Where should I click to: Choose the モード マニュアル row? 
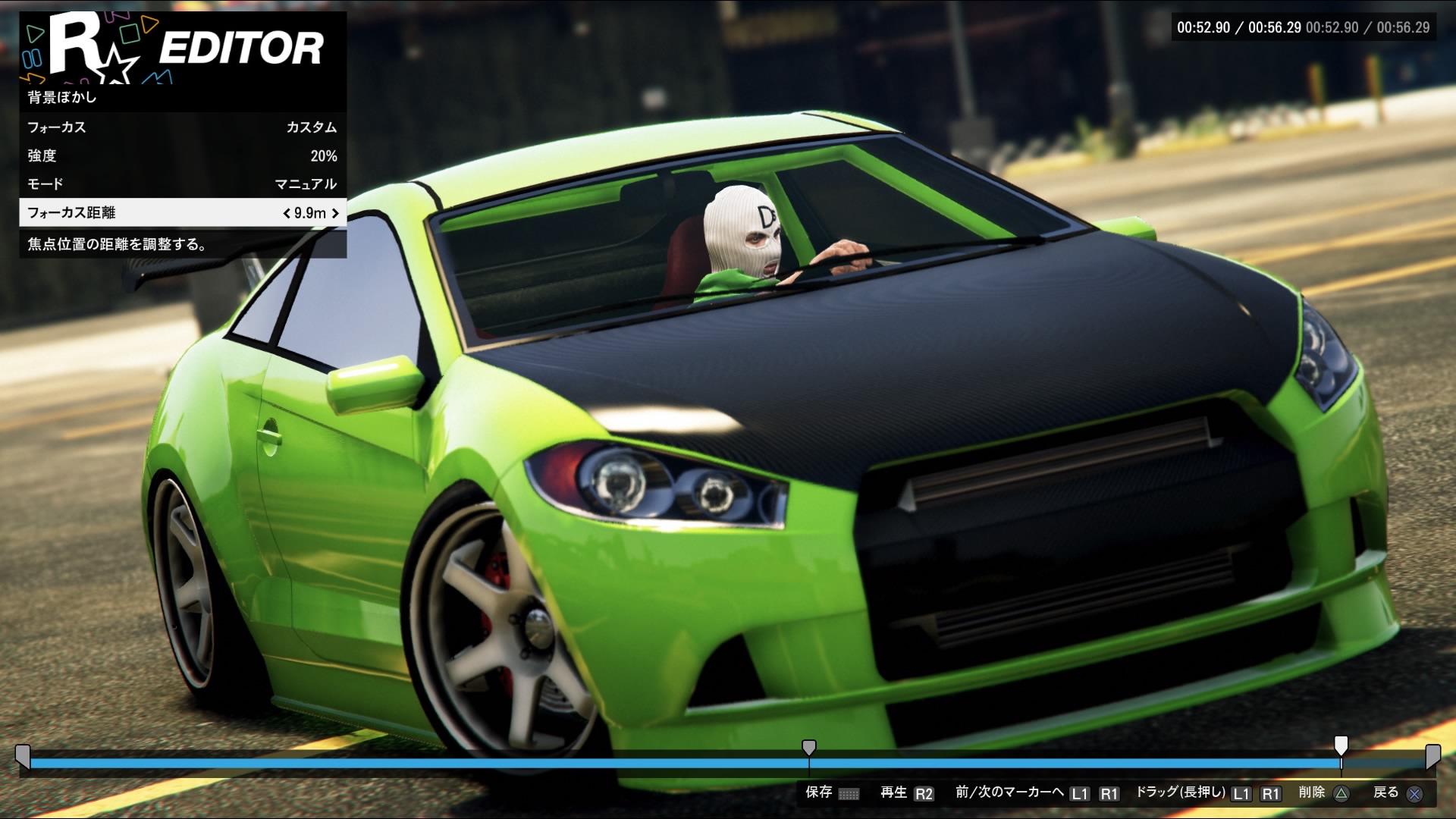182,184
